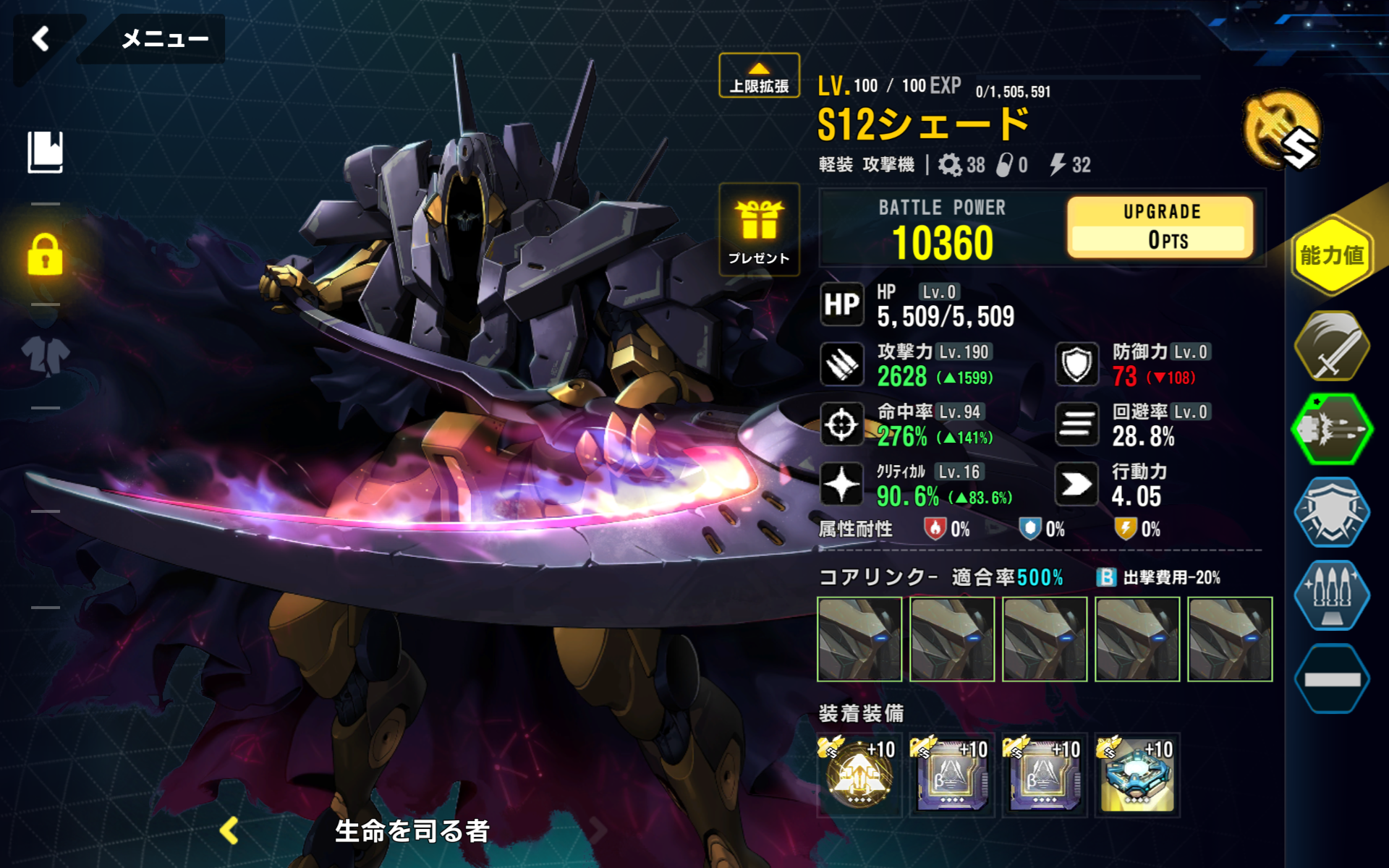Screen dimensions: 1389x868
Task: Select the green hexagon weapon tab
Action: click(1331, 430)
